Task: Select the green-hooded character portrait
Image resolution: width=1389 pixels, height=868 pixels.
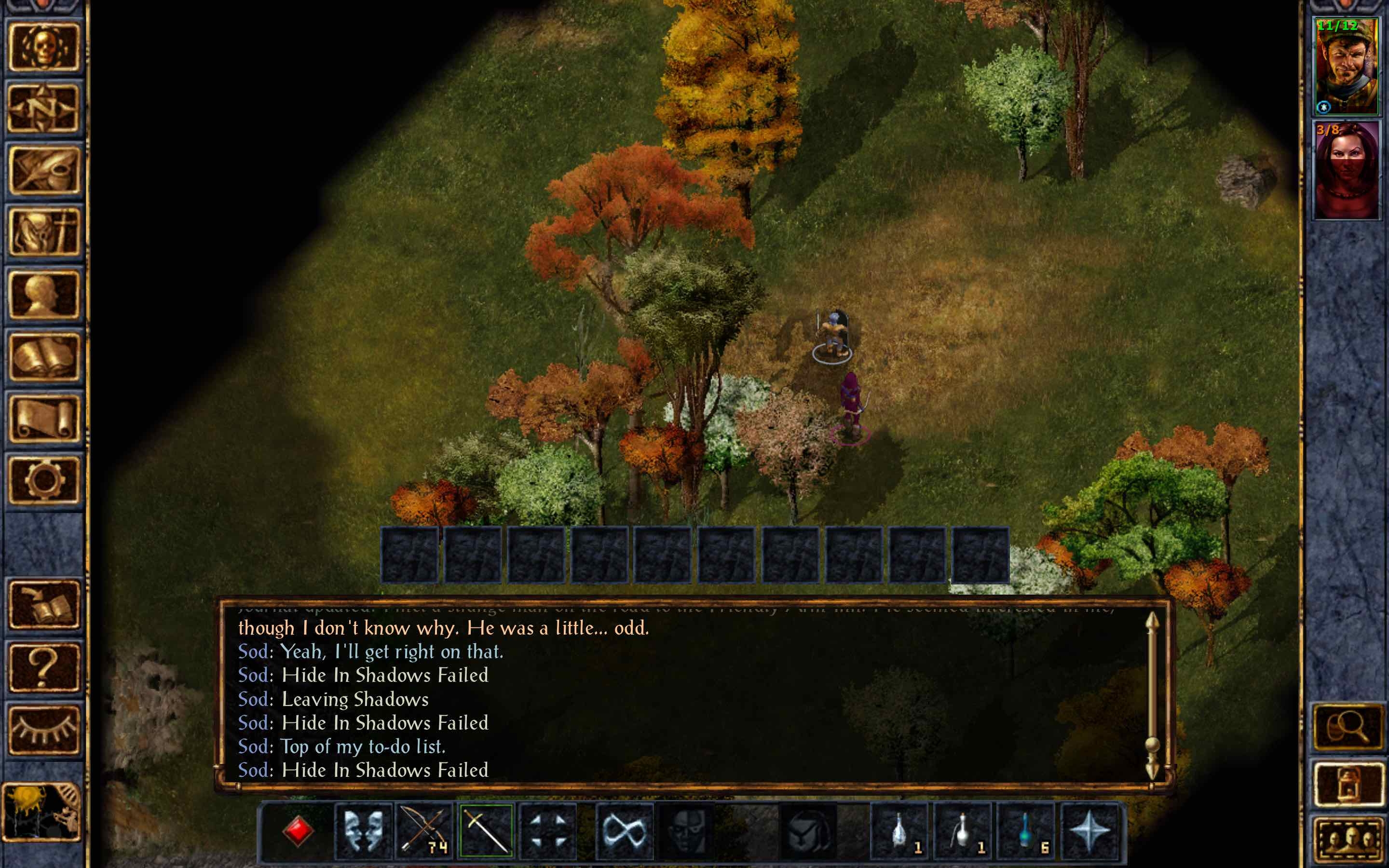Action: click(x=1347, y=66)
